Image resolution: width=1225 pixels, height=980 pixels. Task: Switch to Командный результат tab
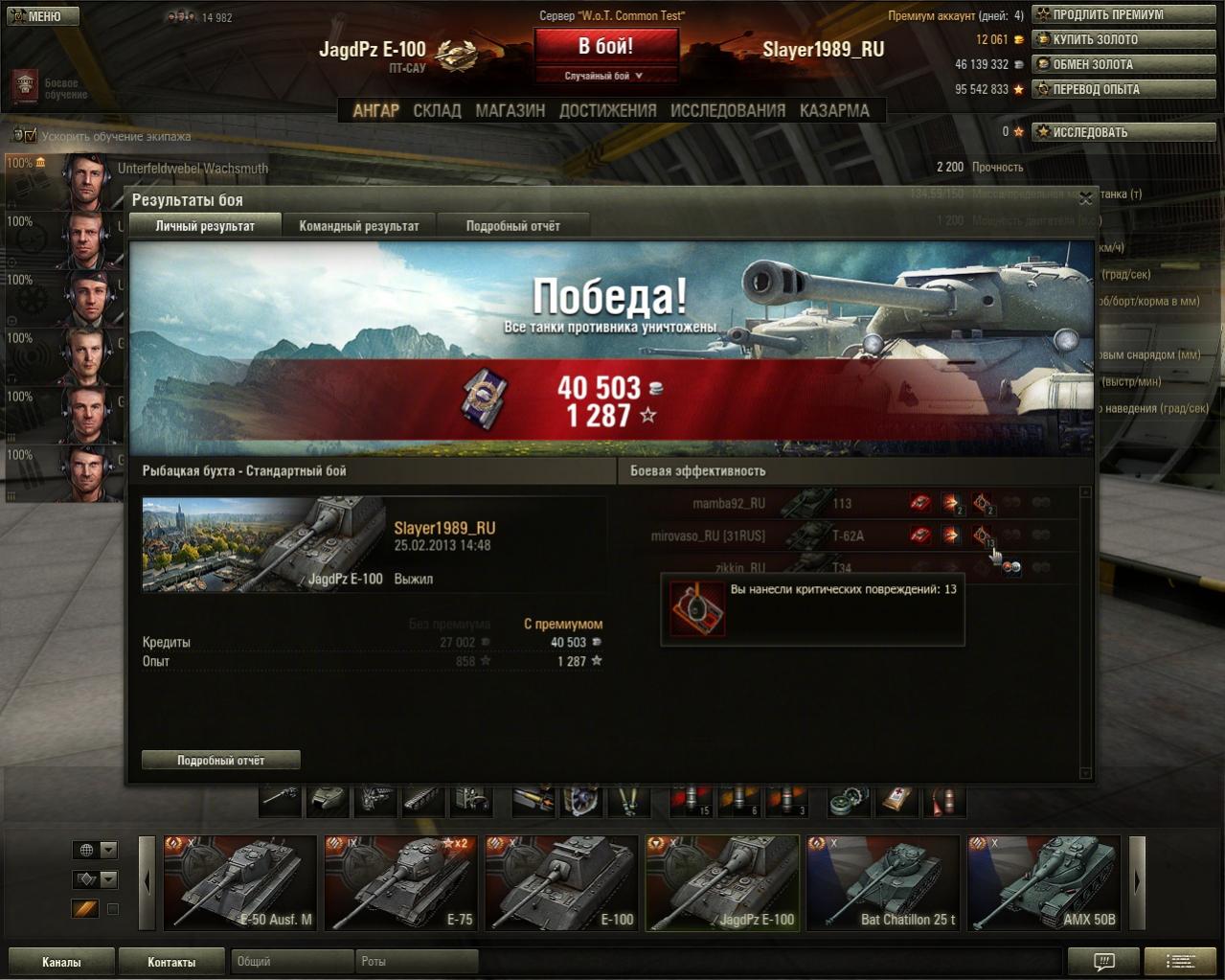pos(358,226)
